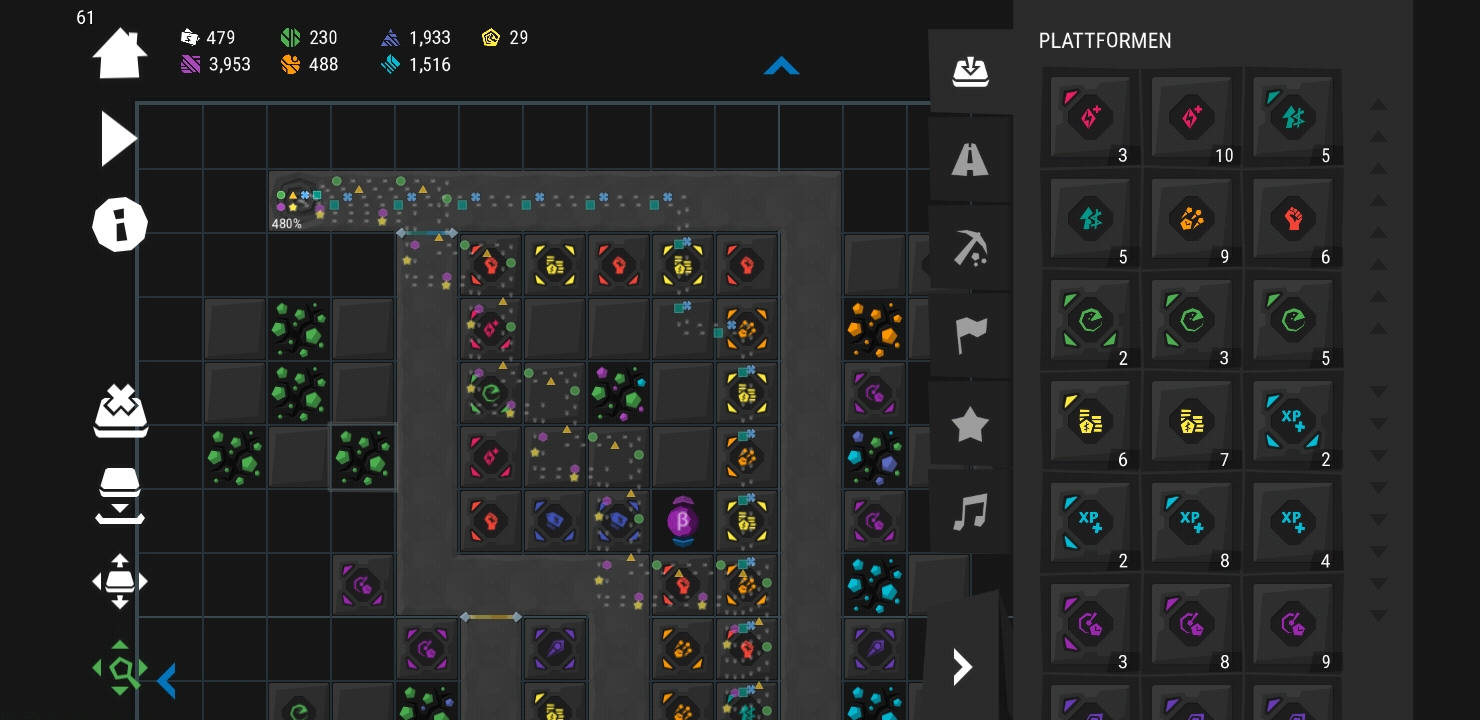Pick the orange platform tile with count 9
Viewport: 1480px width, 720px height.
click(1191, 218)
